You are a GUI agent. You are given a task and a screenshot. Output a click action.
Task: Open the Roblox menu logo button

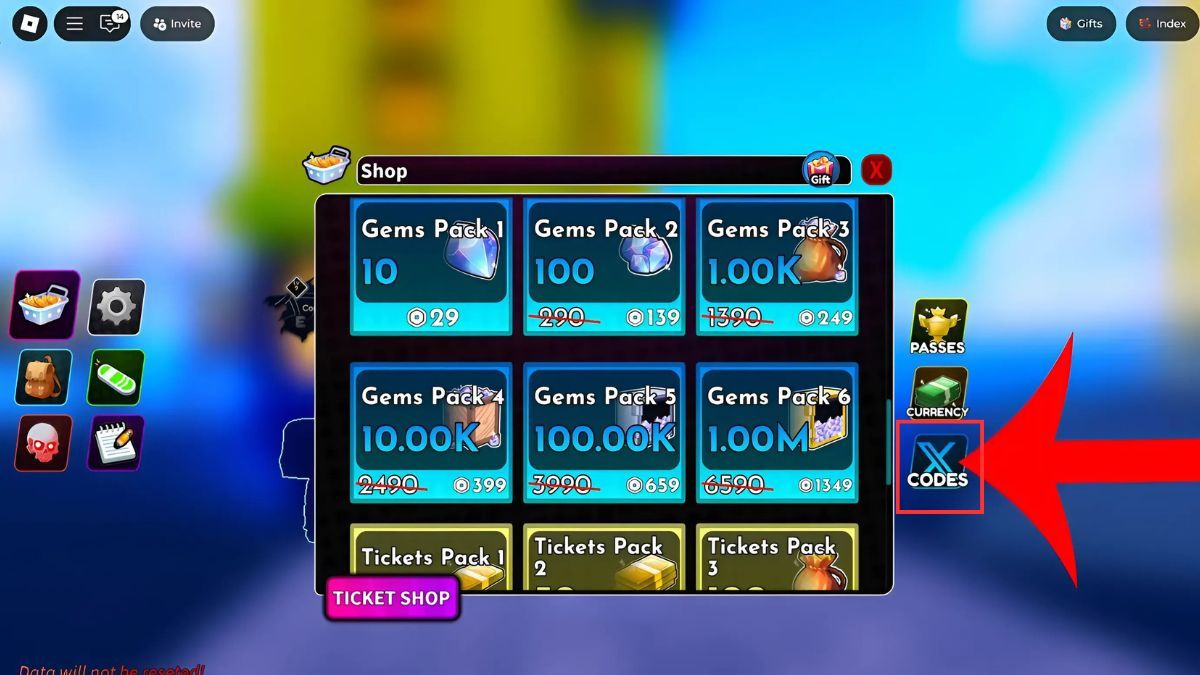pyautogui.click(x=29, y=24)
